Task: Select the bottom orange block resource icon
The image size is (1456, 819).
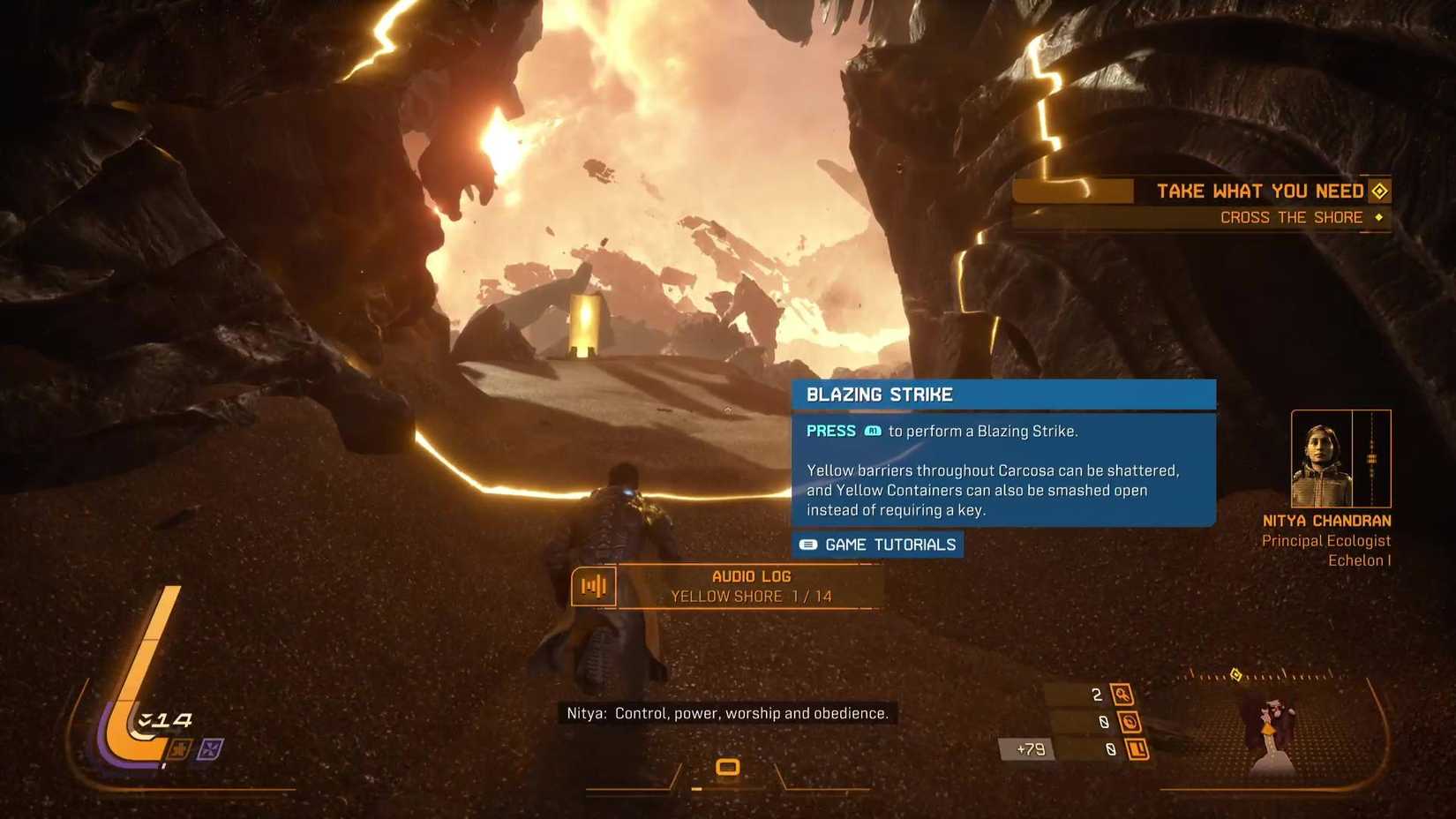Action: [1137, 749]
